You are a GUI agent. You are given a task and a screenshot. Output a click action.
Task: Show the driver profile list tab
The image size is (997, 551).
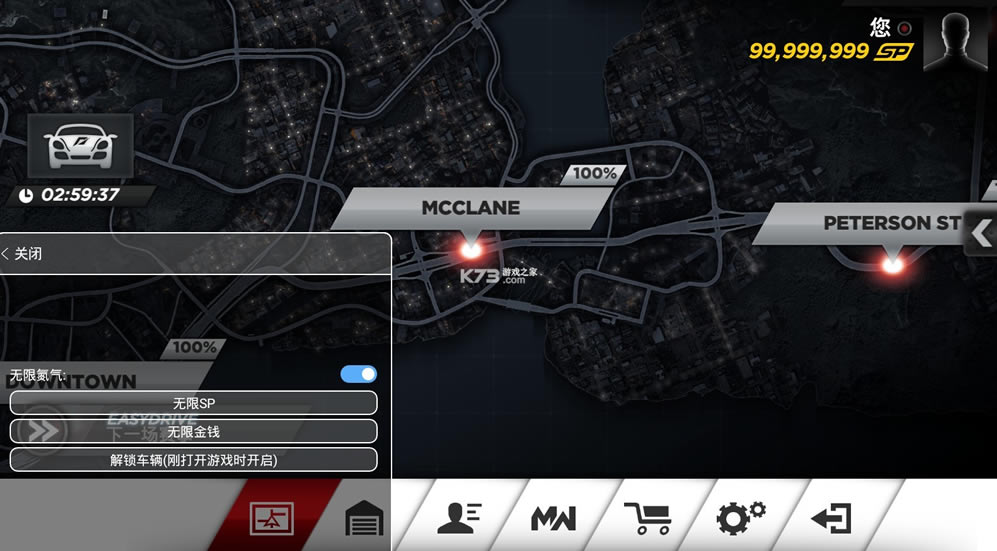460,517
